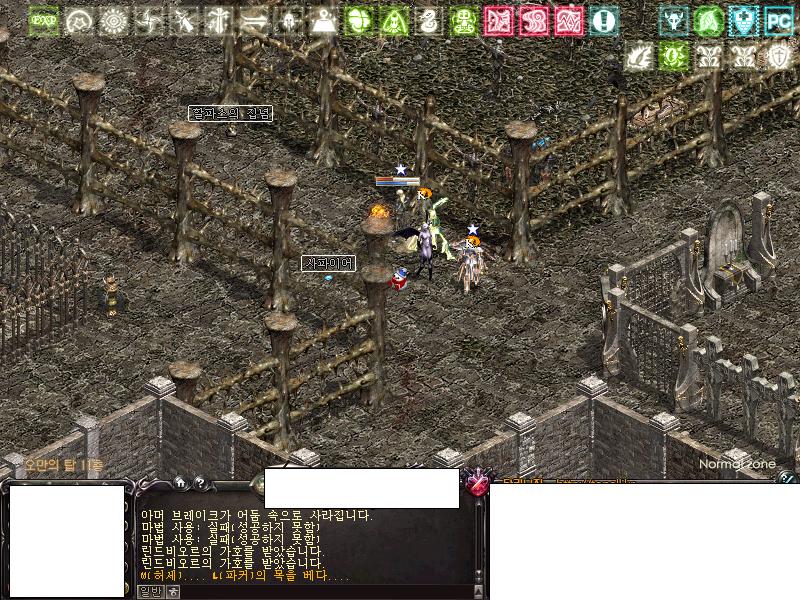Click the spinning pinwheel buff icon
Viewport: 800px width, 600px height.
[x=149, y=20]
